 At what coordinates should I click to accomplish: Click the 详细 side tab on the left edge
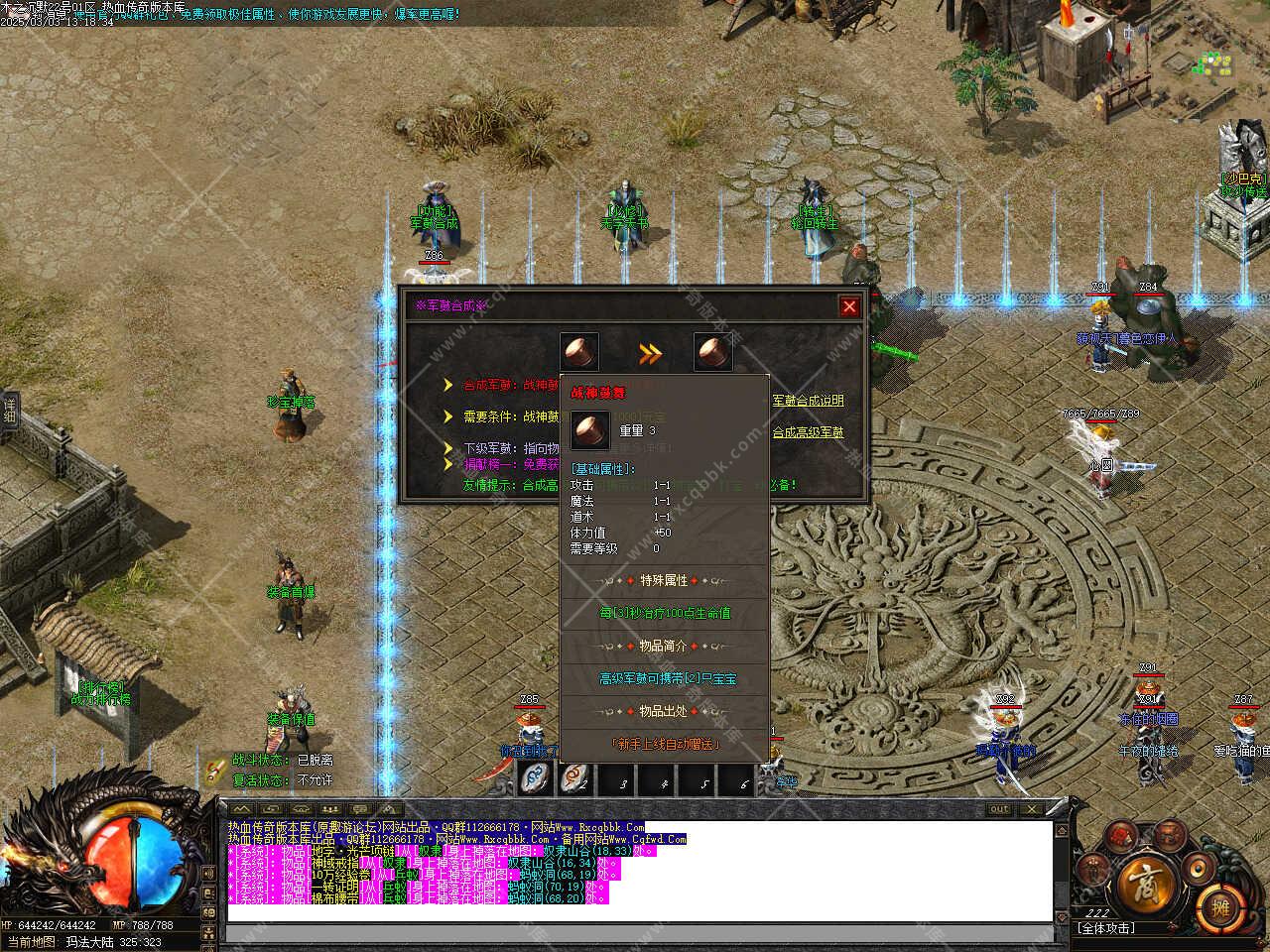coord(9,412)
